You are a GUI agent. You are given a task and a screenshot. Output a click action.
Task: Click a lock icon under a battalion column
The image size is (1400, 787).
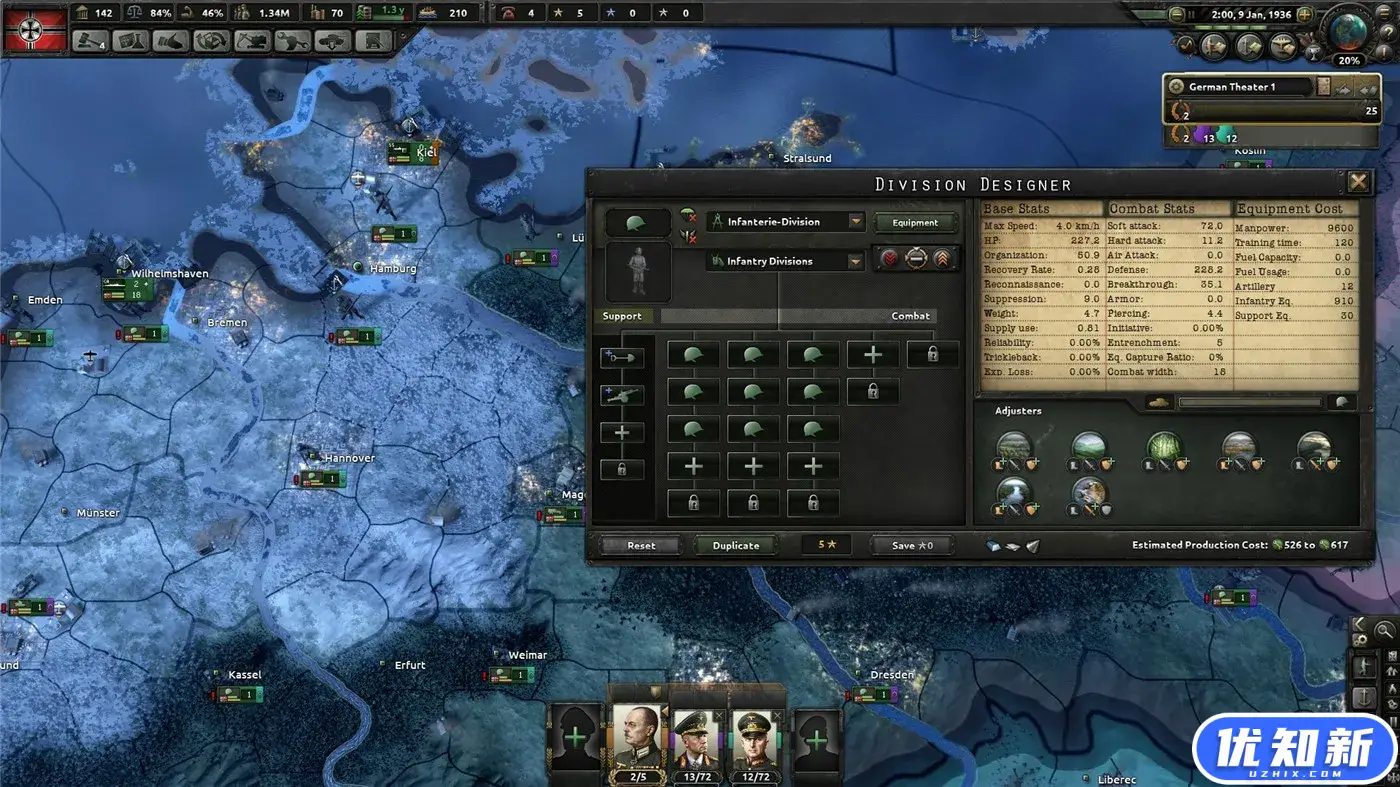695,501
